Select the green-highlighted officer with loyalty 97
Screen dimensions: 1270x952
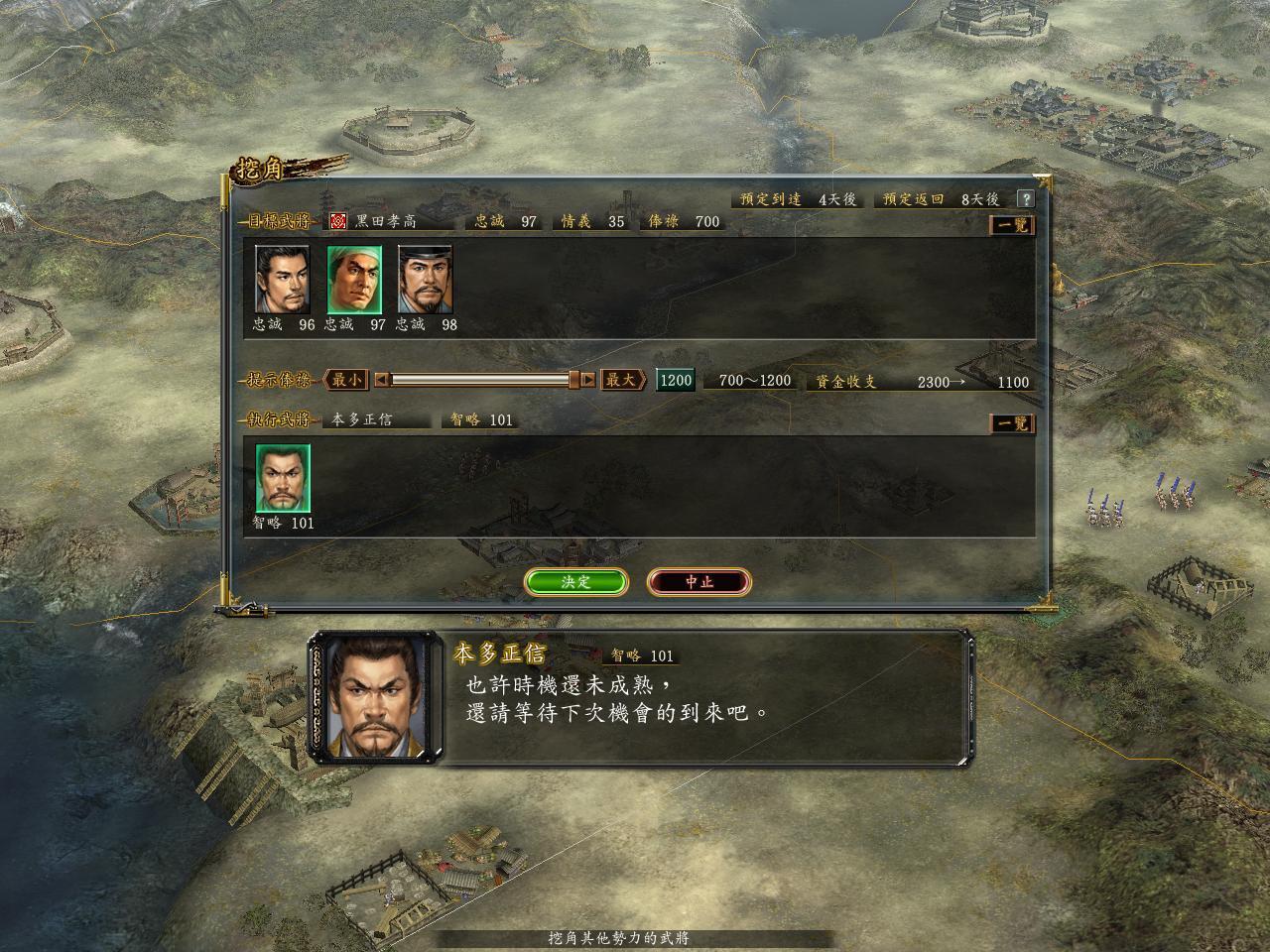[354, 280]
